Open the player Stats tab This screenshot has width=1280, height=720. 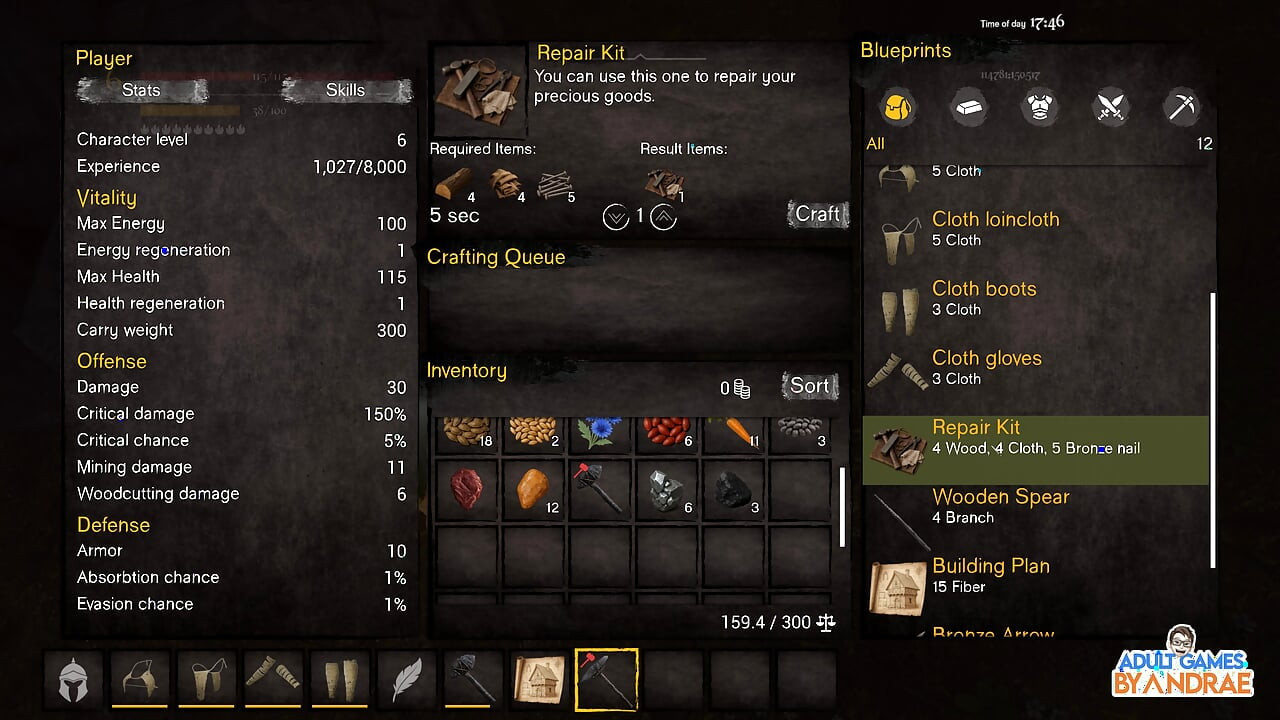(141, 90)
